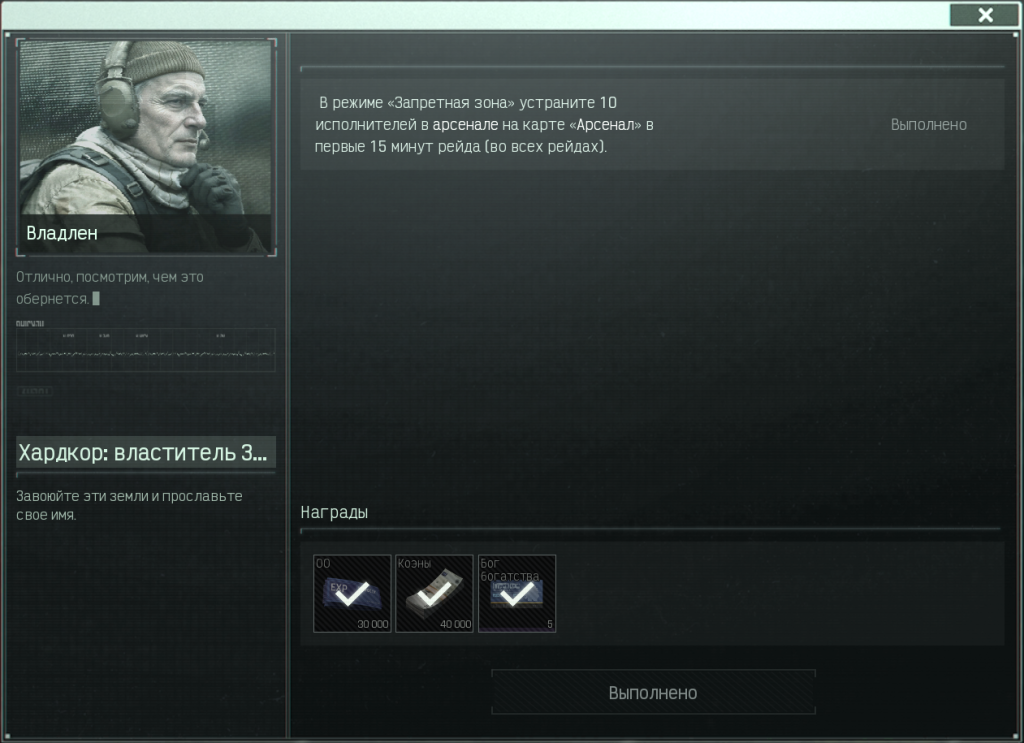This screenshot has height=743, width=1024.
Task: Select the 30 000 experience reward tile
Action: [352, 594]
